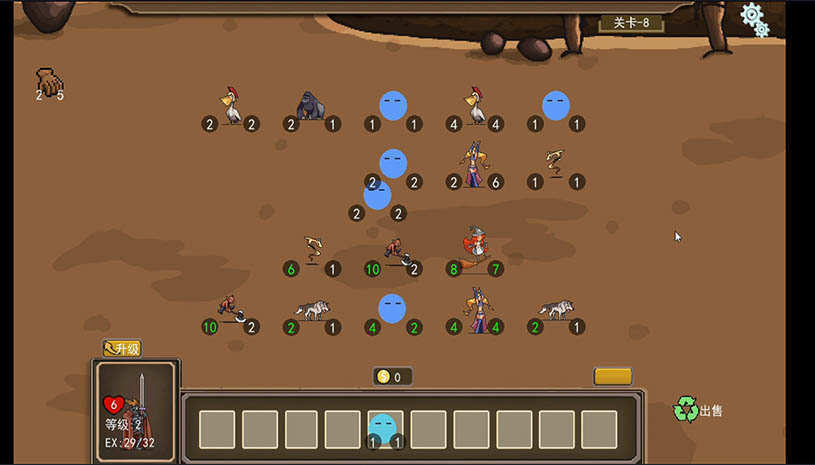Open the settings gear menu
The height and width of the screenshot is (465, 815).
(x=753, y=17)
